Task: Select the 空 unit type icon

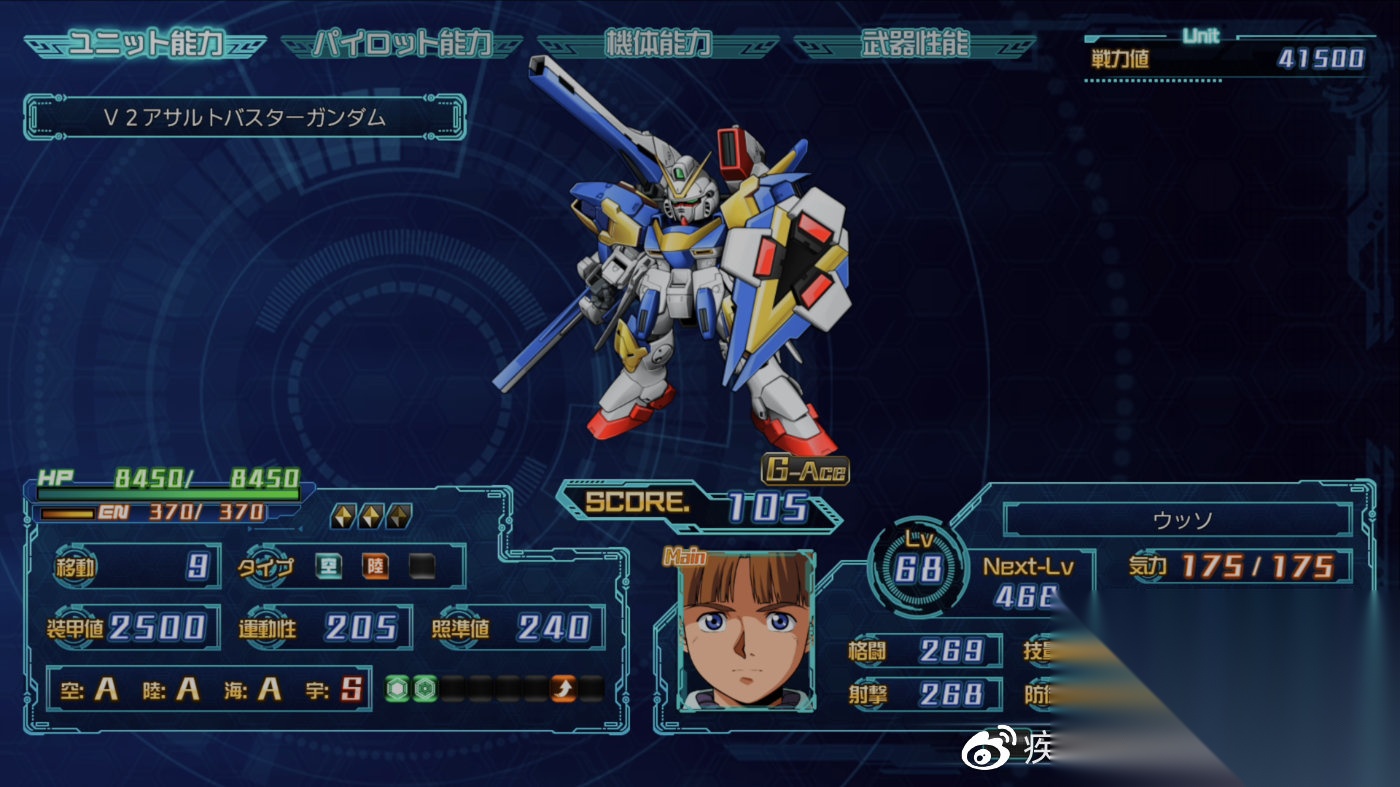Action: [x=329, y=567]
